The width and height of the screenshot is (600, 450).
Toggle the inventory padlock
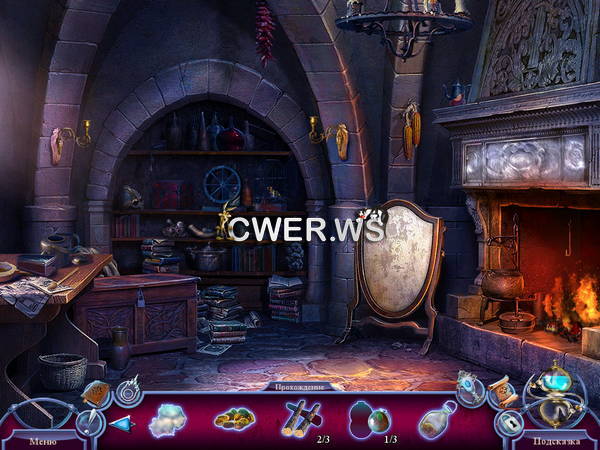click(508, 423)
